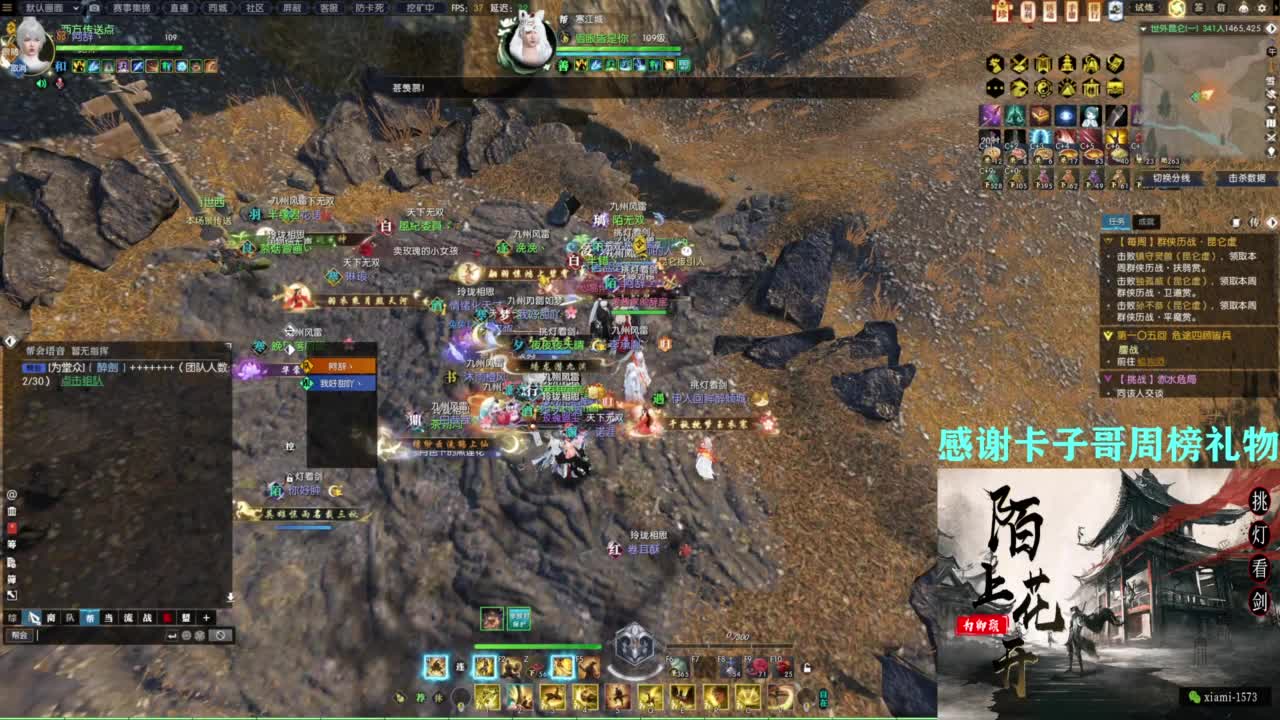The width and height of the screenshot is (1280, 720).
Task: Click the C+6 food buff icon in right panel
Action: coord(1117,152)
